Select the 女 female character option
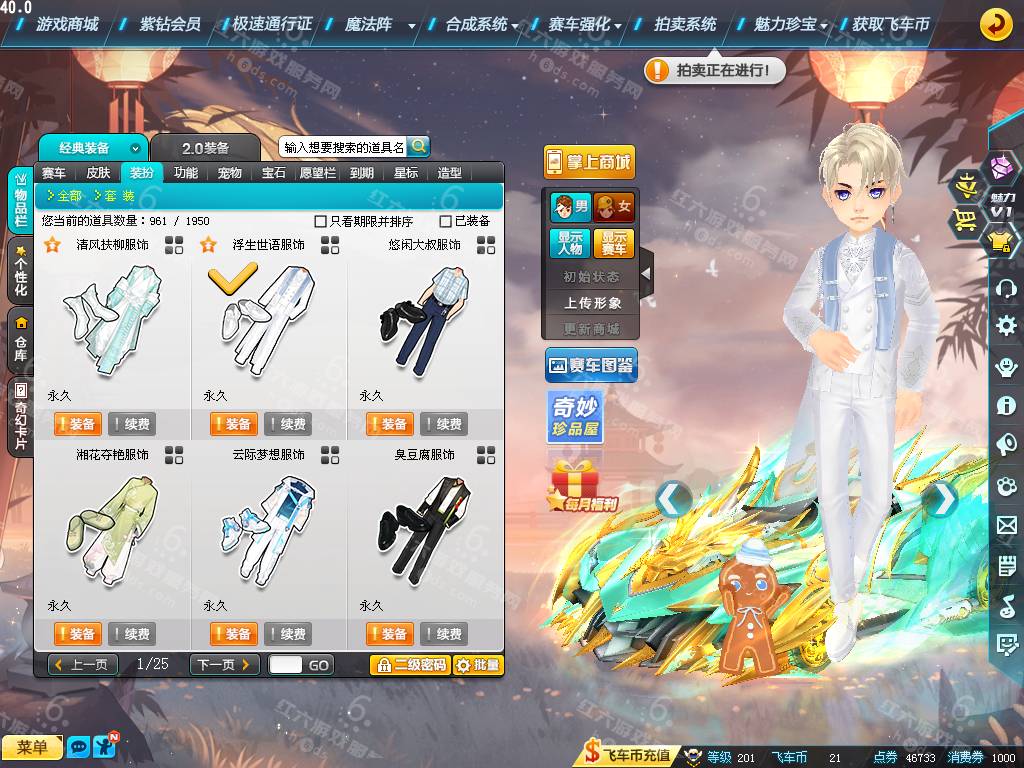Viewport: 1024px width, 768px height. tap(614, 207)
